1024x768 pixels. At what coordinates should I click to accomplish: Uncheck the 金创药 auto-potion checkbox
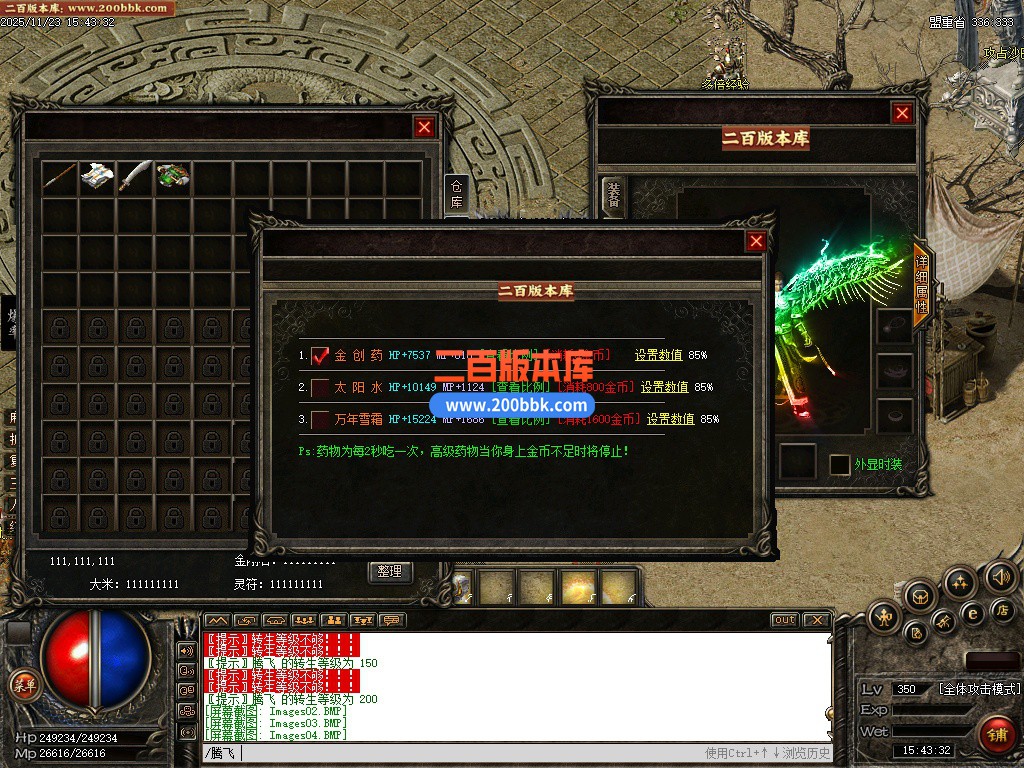(320, 356)
